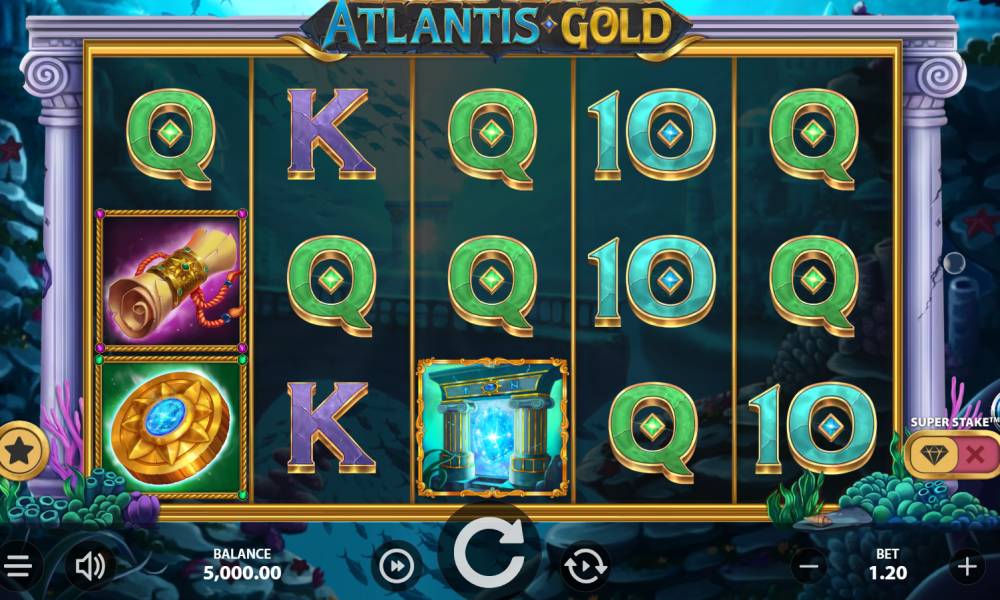Image resolution: width=1000 pixels, height=600 pixels.
Task: Enable turbo spin fast-forward button
Action: tap(397, 567)
